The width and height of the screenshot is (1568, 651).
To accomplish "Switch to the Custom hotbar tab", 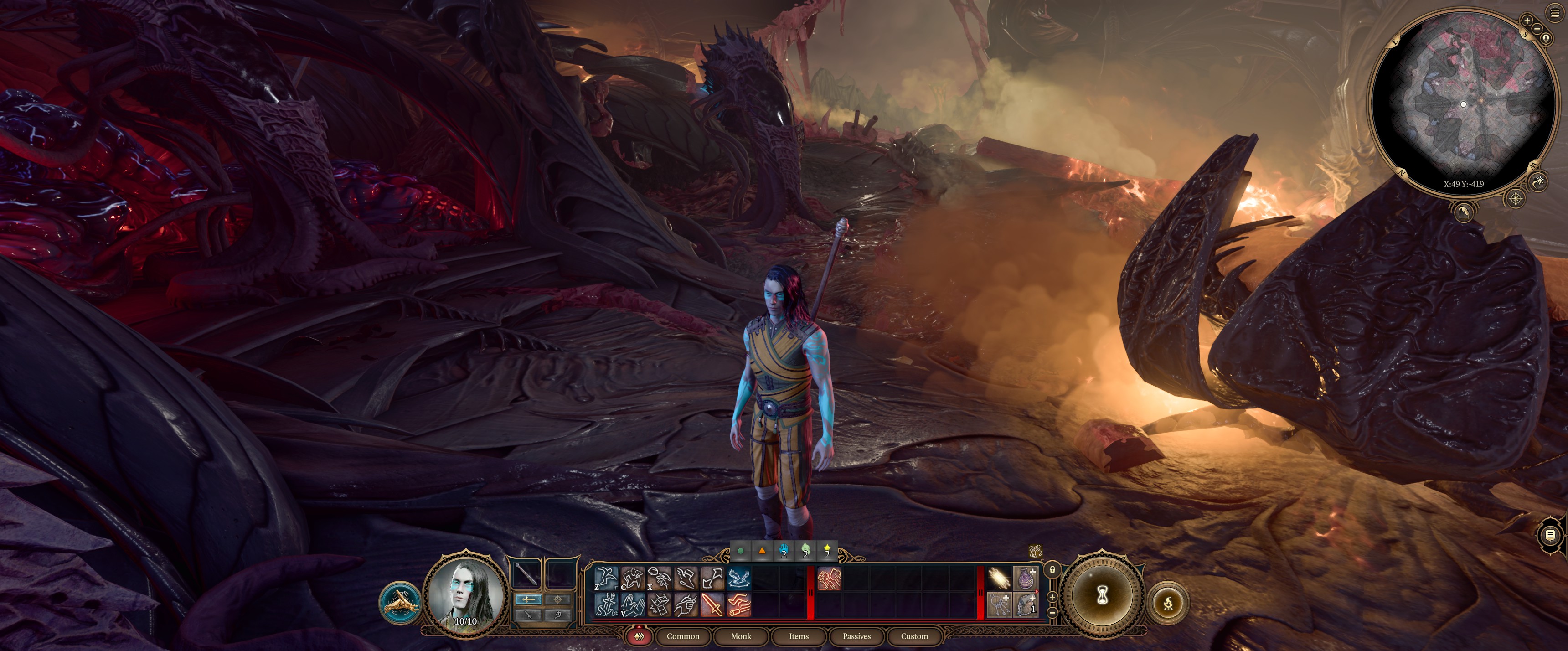I will click(914, 636).
